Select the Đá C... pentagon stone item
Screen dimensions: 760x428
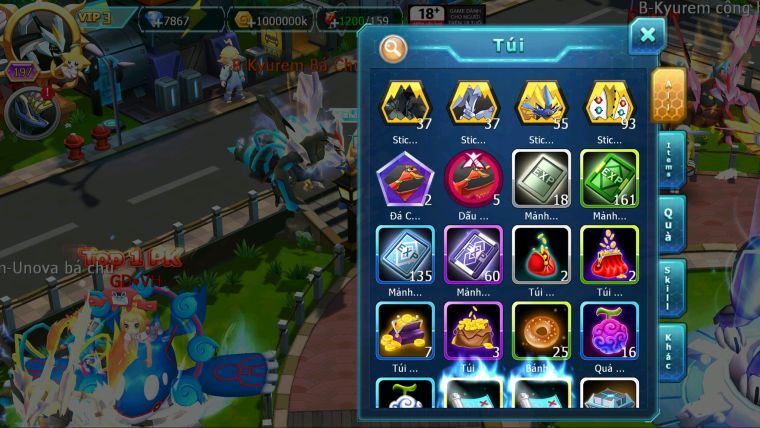coord(404,178)
